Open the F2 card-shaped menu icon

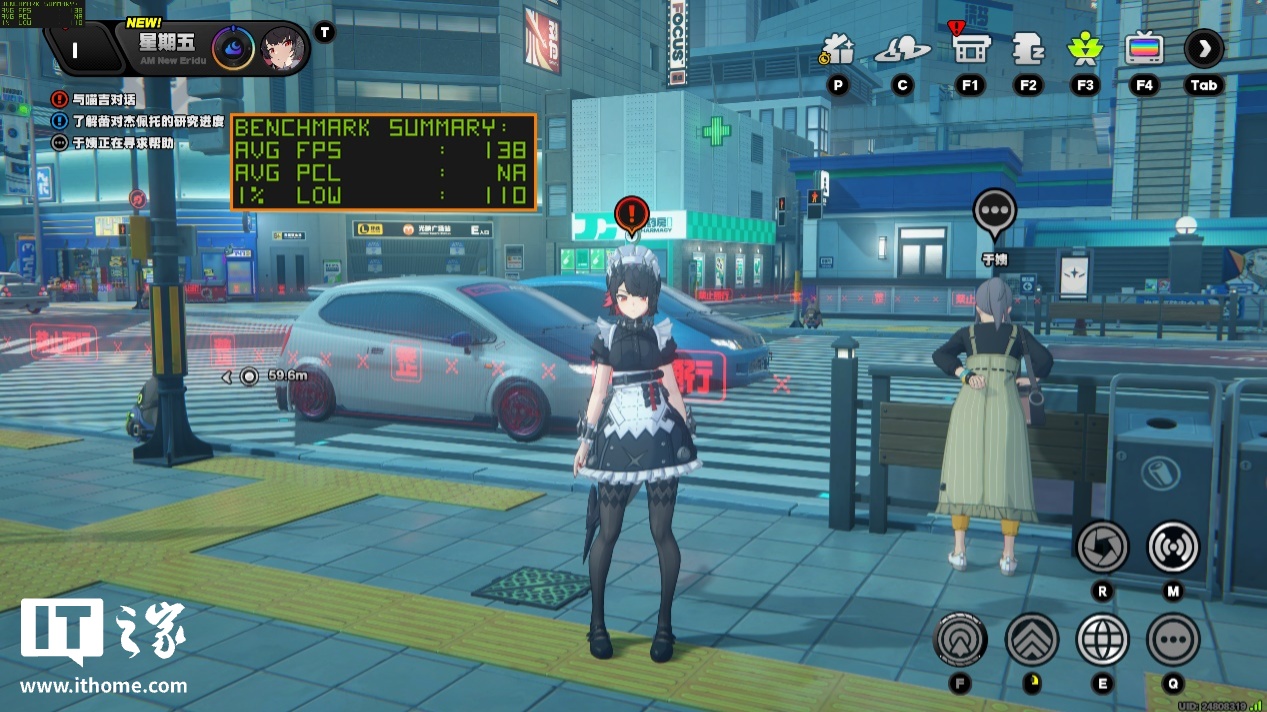[x=1028, y=49]
